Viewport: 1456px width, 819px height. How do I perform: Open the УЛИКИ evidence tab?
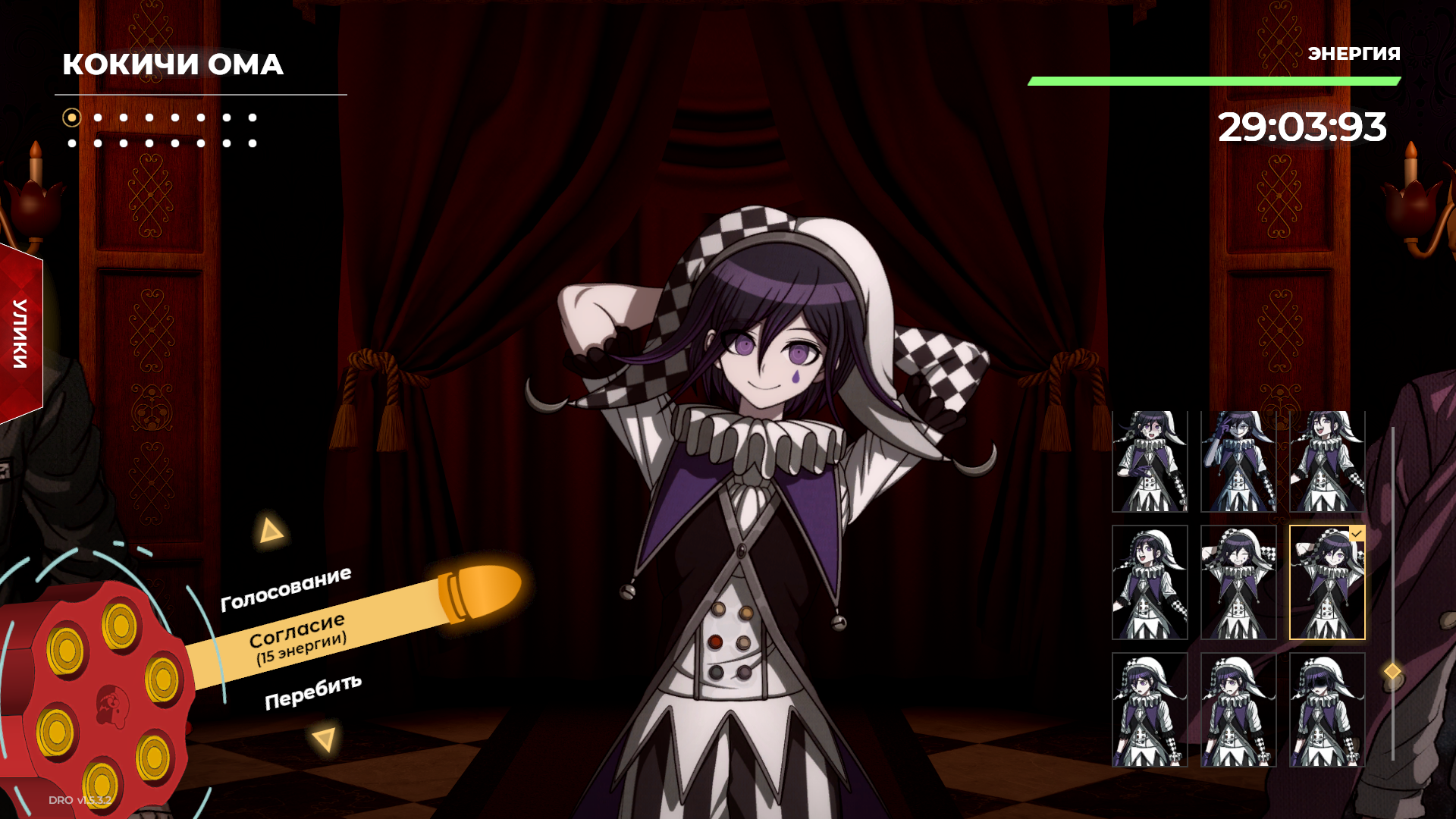pos(20,334)
